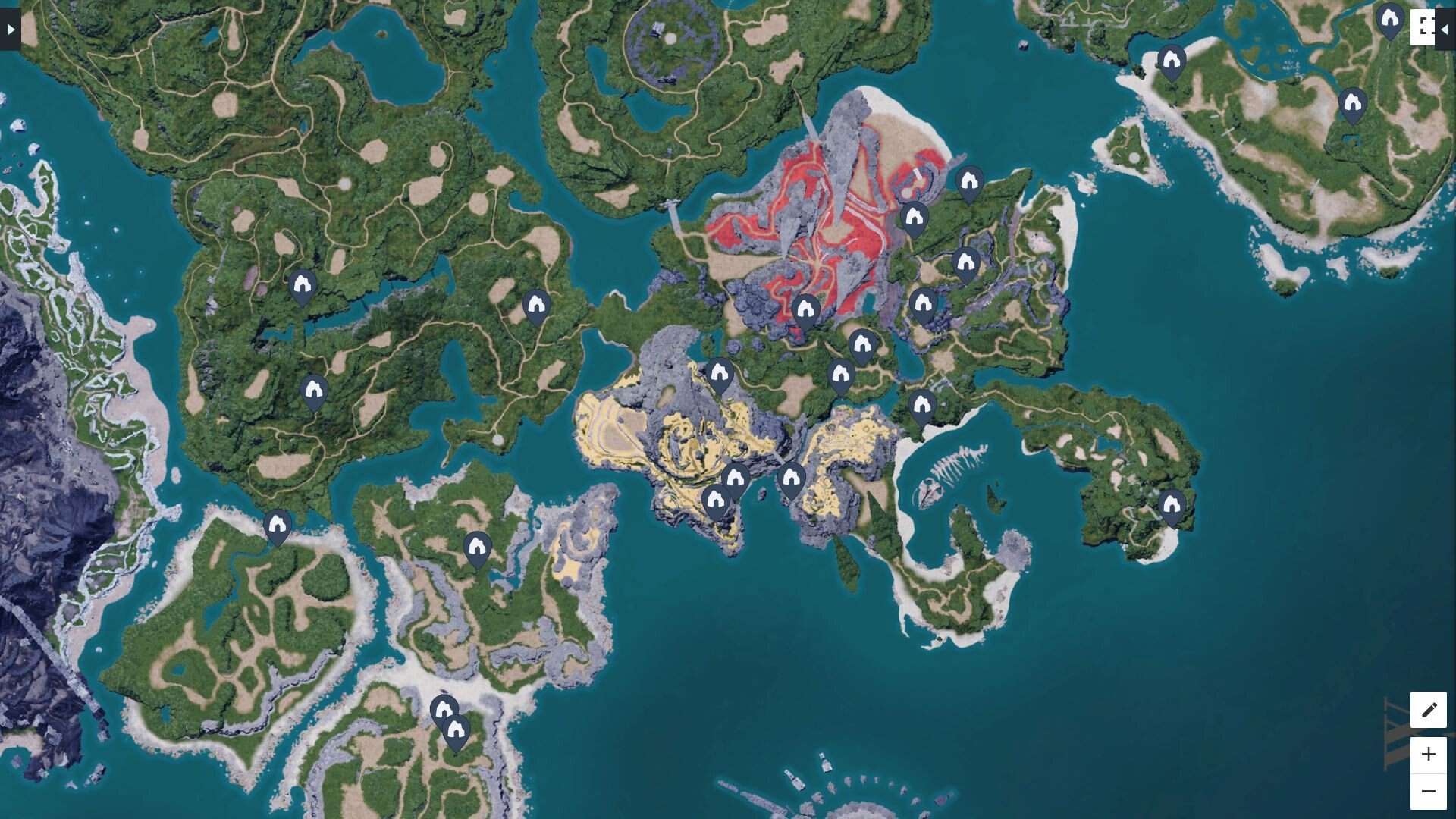The width and height of the screenshot is (1456, 819).
Task: Expand the left sidebar panel arrow
Action: pos(11,30)
